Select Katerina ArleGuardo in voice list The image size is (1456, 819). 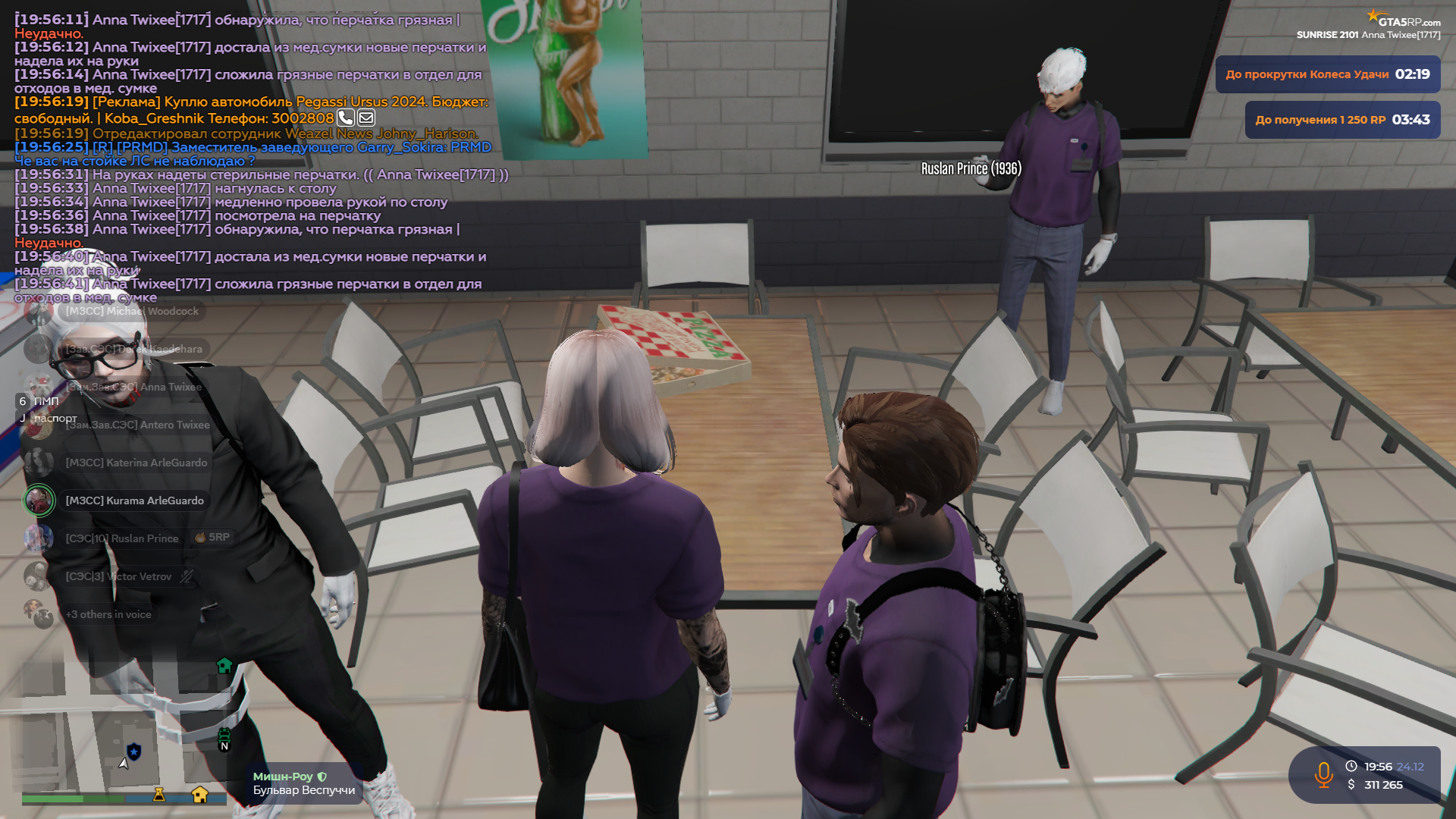tap(136, 463)
